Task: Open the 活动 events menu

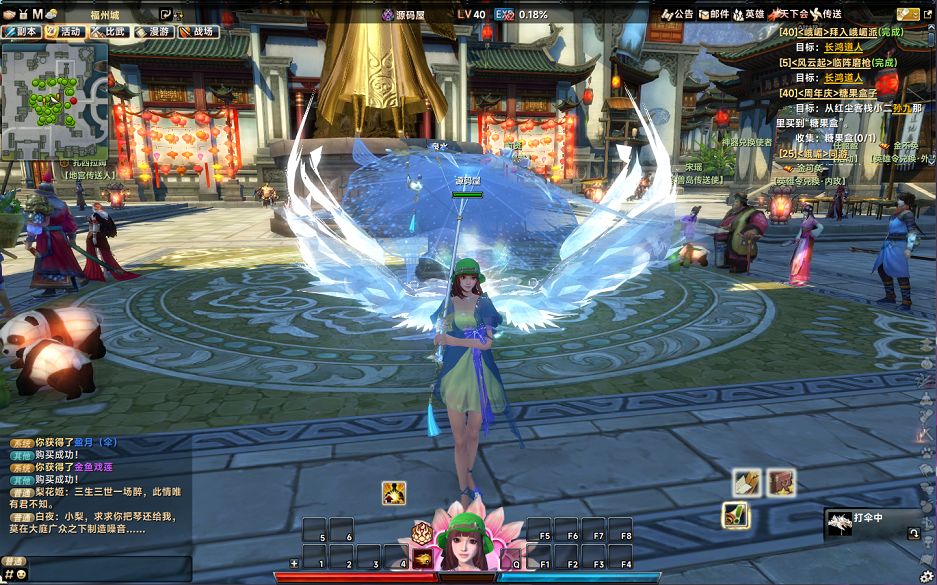Action: (66, 31)
